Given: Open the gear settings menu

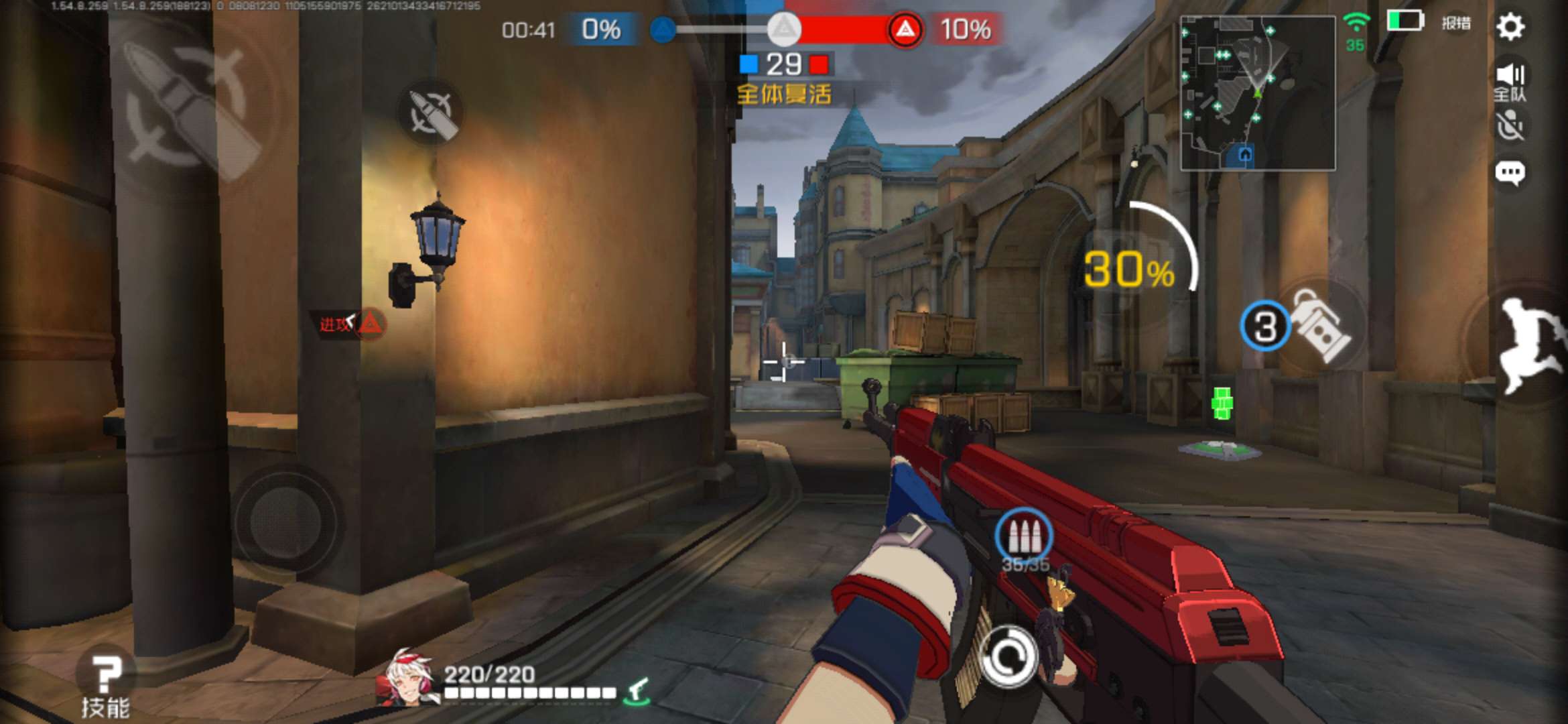Looking at the screenshot, I should (x=1510, y=27).
